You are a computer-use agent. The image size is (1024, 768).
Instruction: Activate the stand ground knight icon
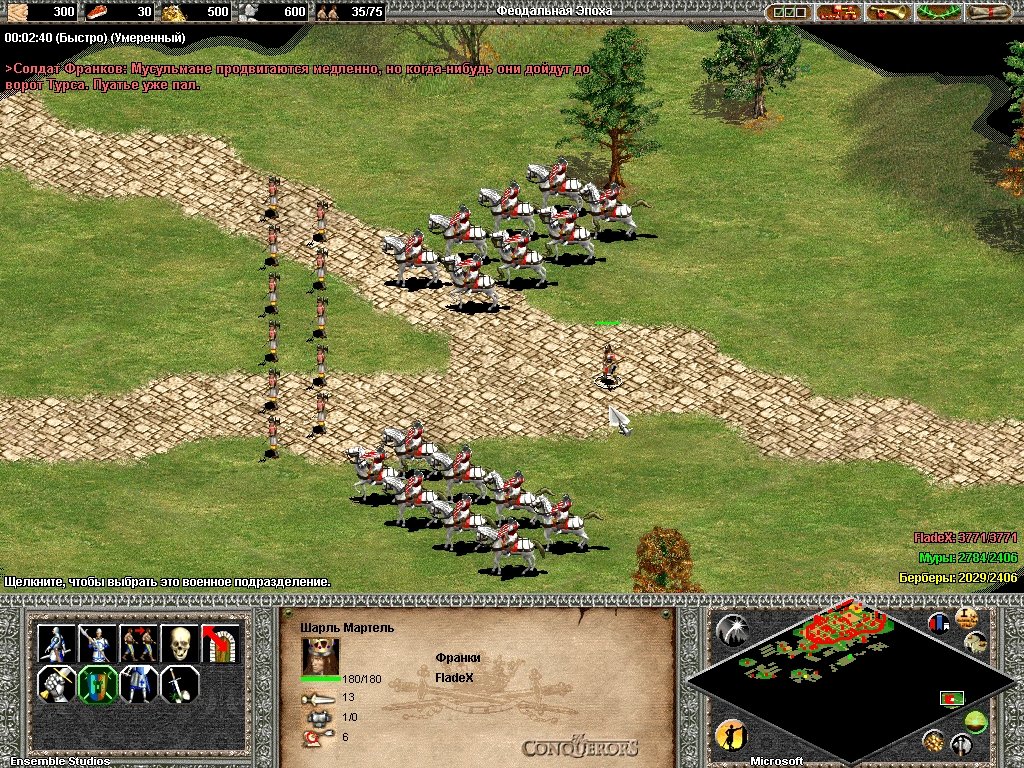(x=138, y=685)
